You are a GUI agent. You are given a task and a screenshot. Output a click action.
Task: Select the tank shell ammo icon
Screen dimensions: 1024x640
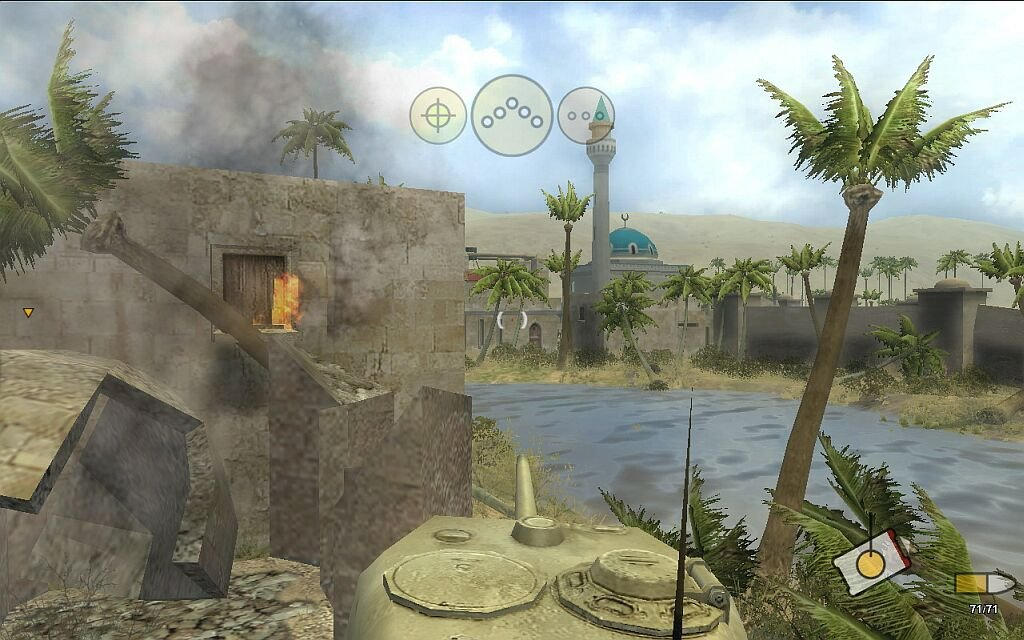coord(971,583)
